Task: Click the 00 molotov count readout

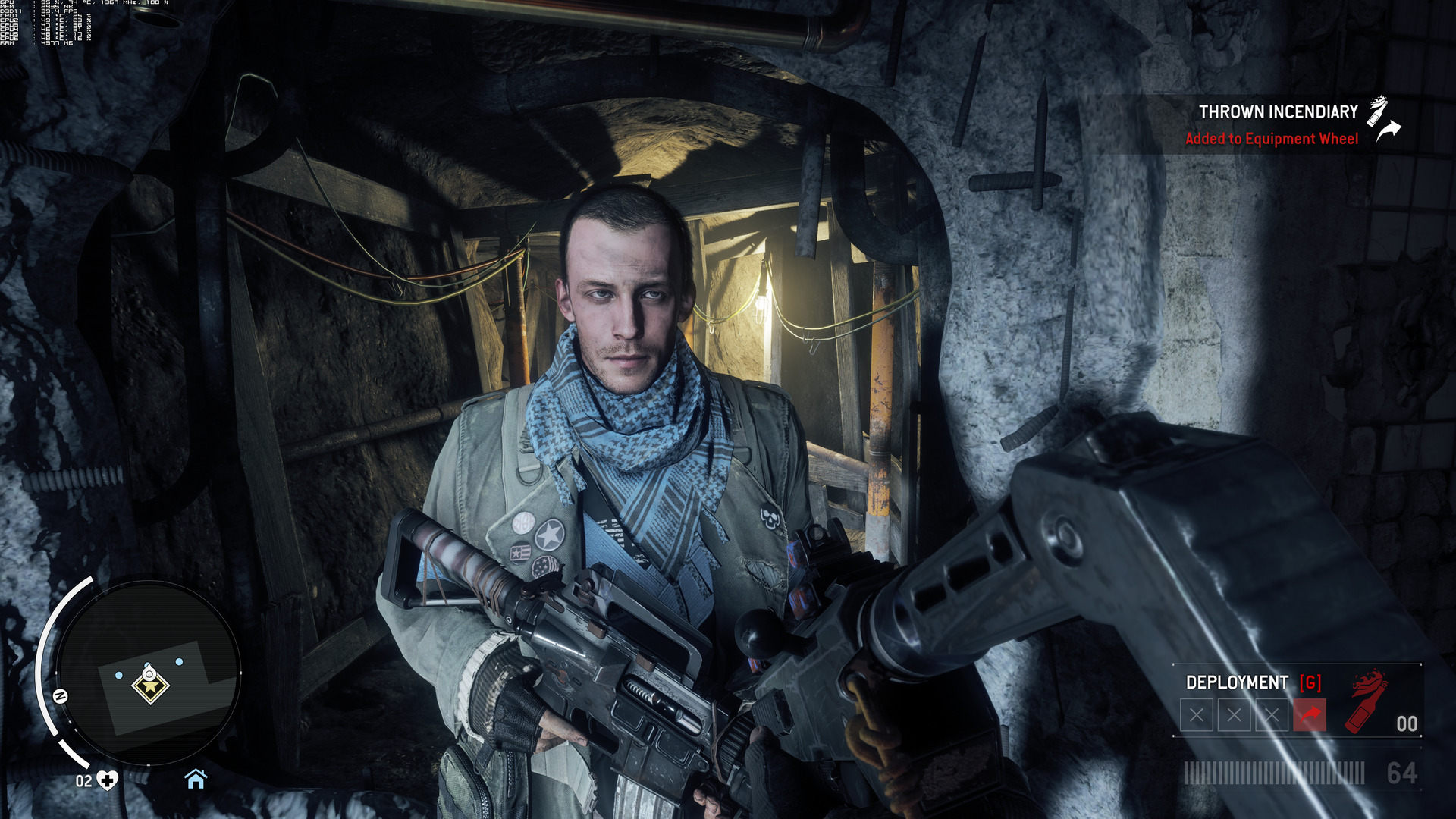Action: [1408, 724]
